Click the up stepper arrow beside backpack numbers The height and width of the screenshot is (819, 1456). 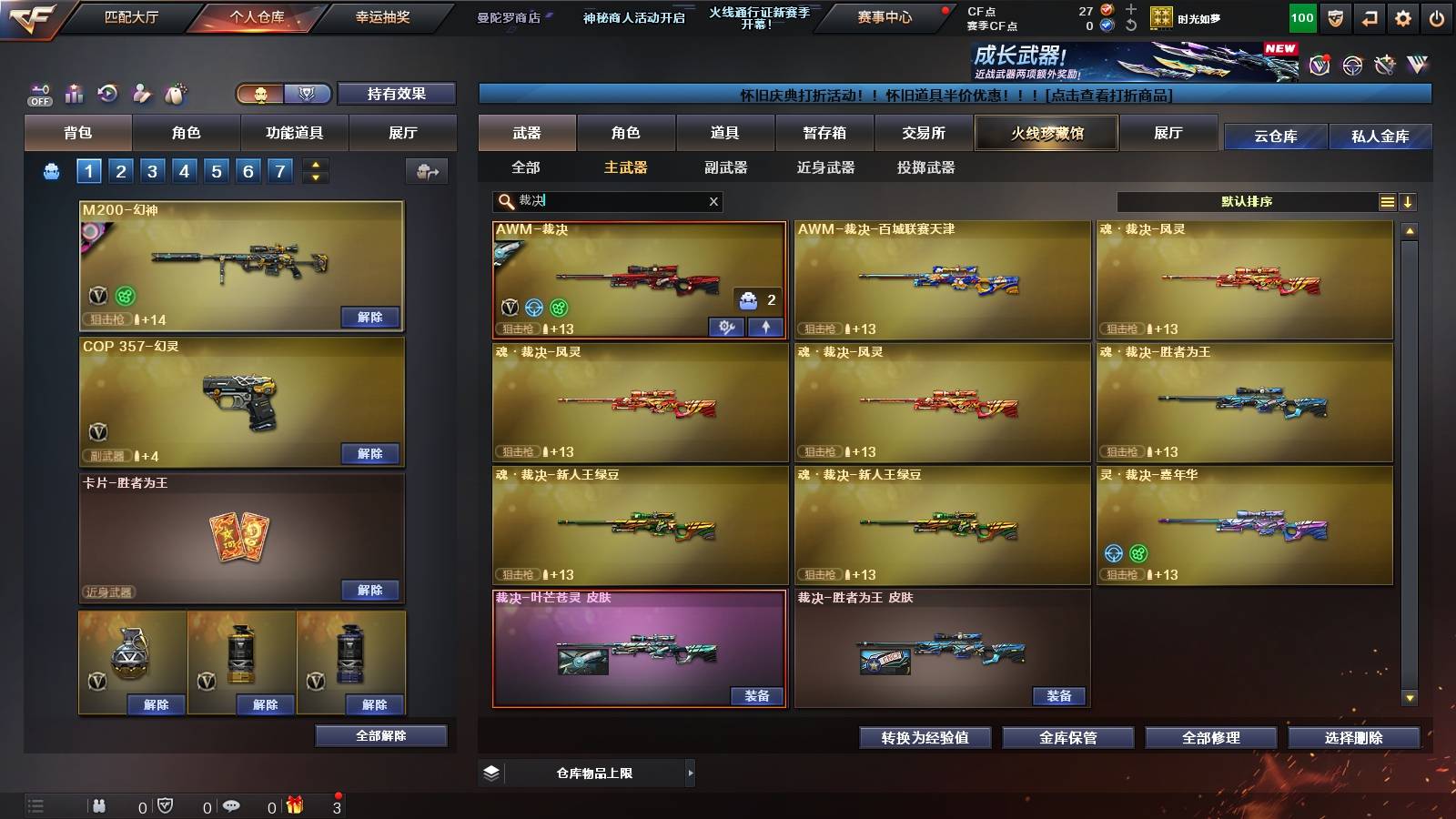(316, 164)
